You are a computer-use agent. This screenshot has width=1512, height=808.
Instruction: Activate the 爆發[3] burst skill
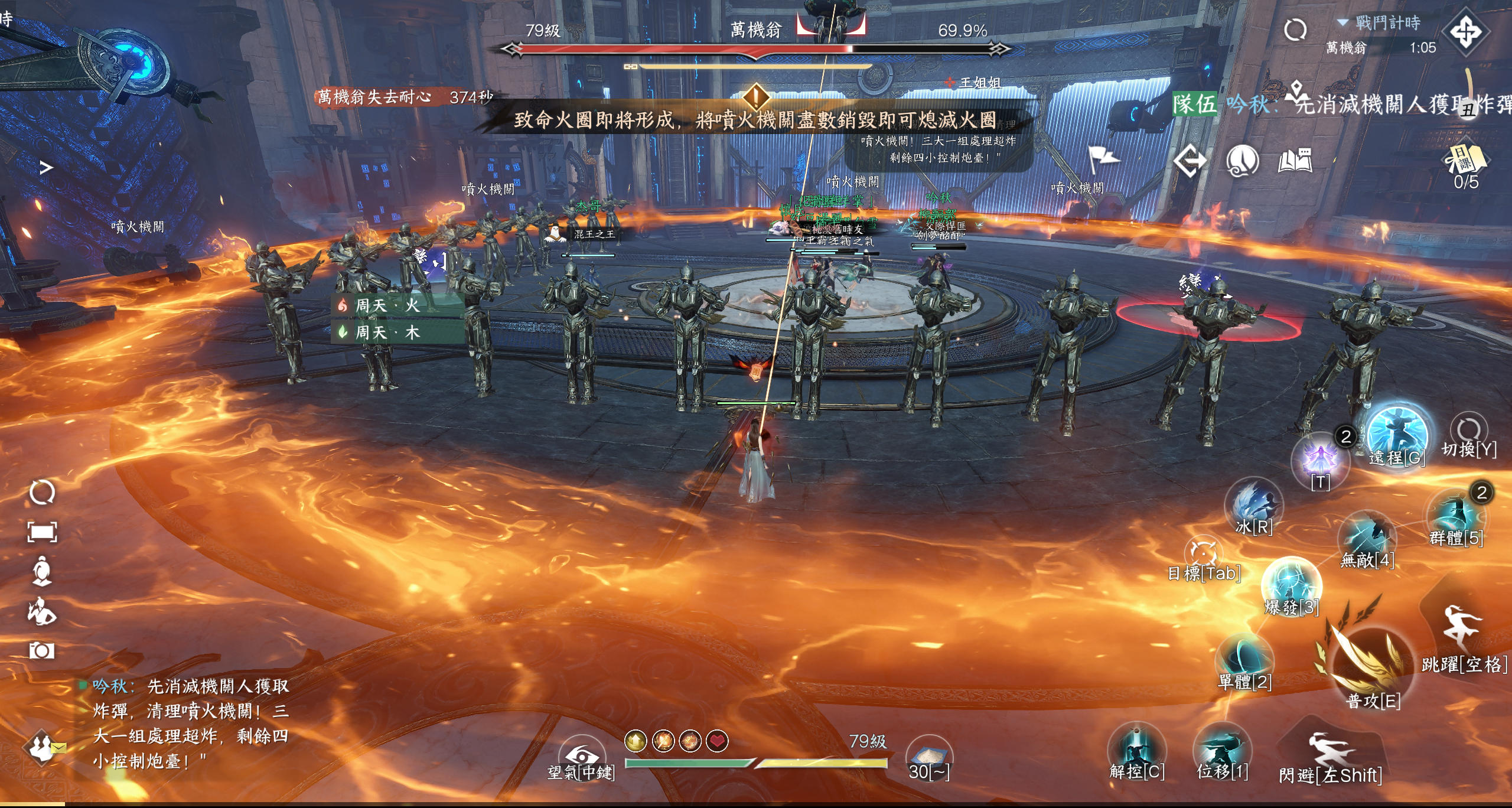(x=1291, y=585)
